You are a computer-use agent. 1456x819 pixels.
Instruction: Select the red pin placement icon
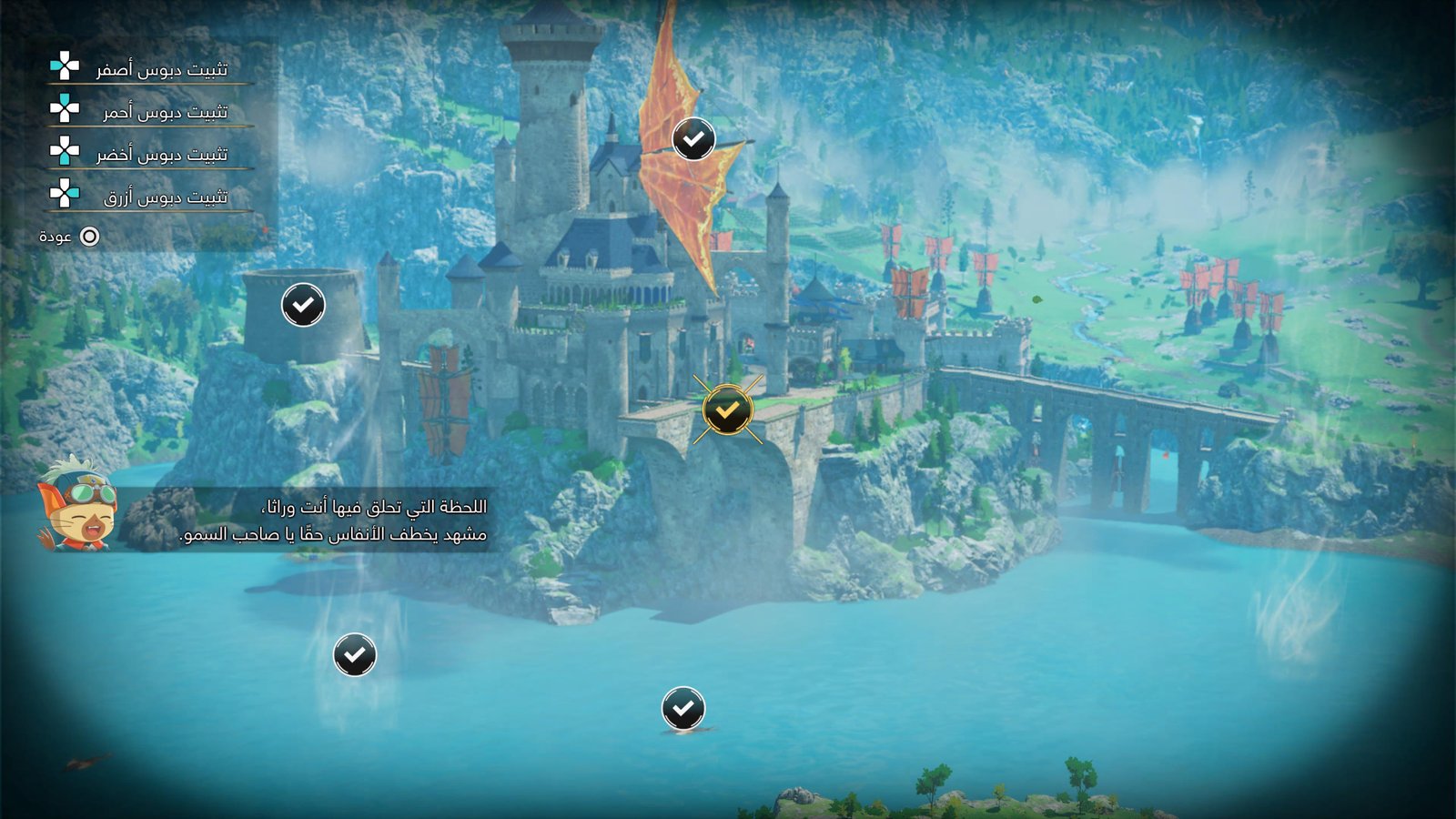(x=62, y=109)
